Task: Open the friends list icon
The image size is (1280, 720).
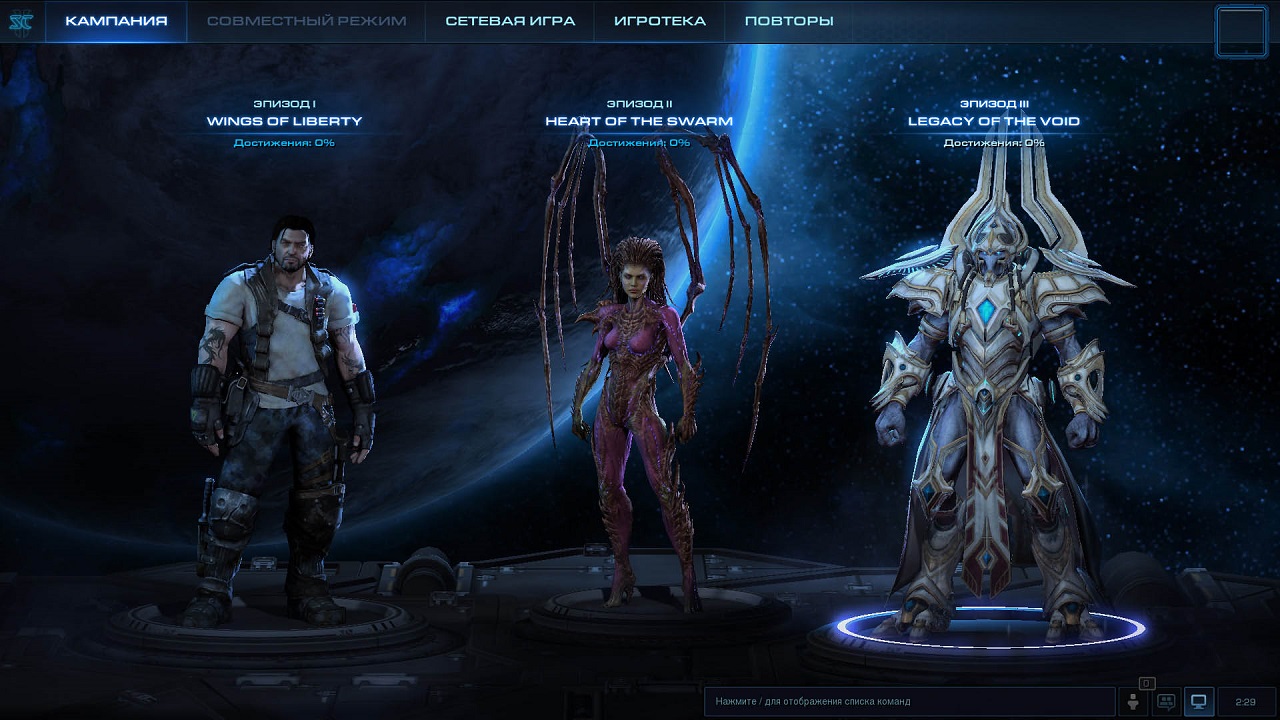Action: (1134, 702)
